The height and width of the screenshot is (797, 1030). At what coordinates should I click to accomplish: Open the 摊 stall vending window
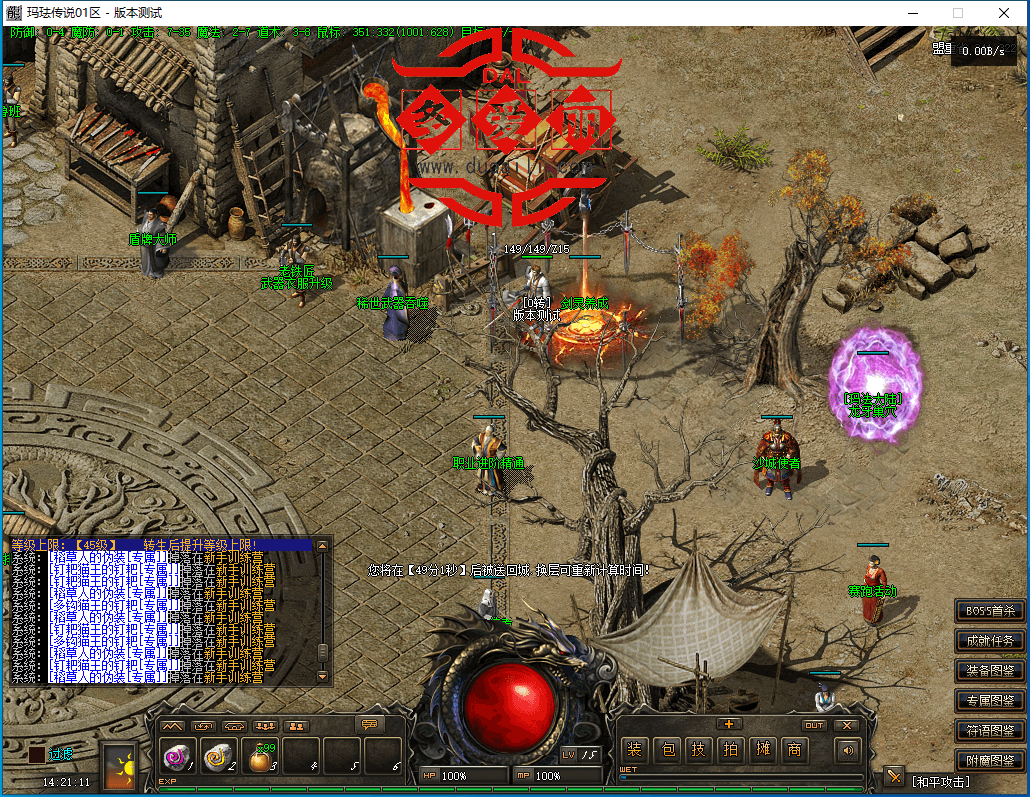[x=763, y=749]
